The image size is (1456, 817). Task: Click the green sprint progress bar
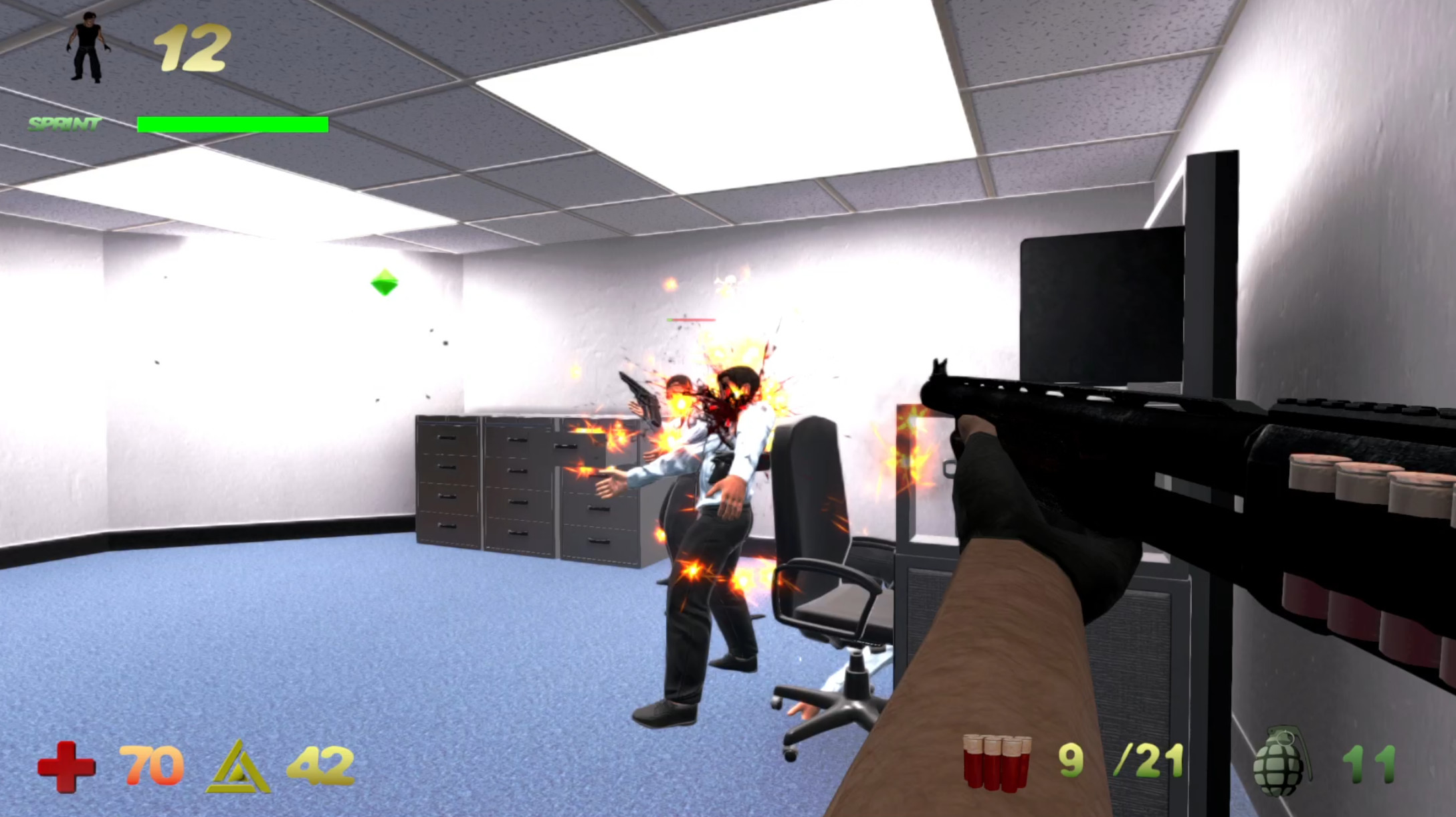232,124
